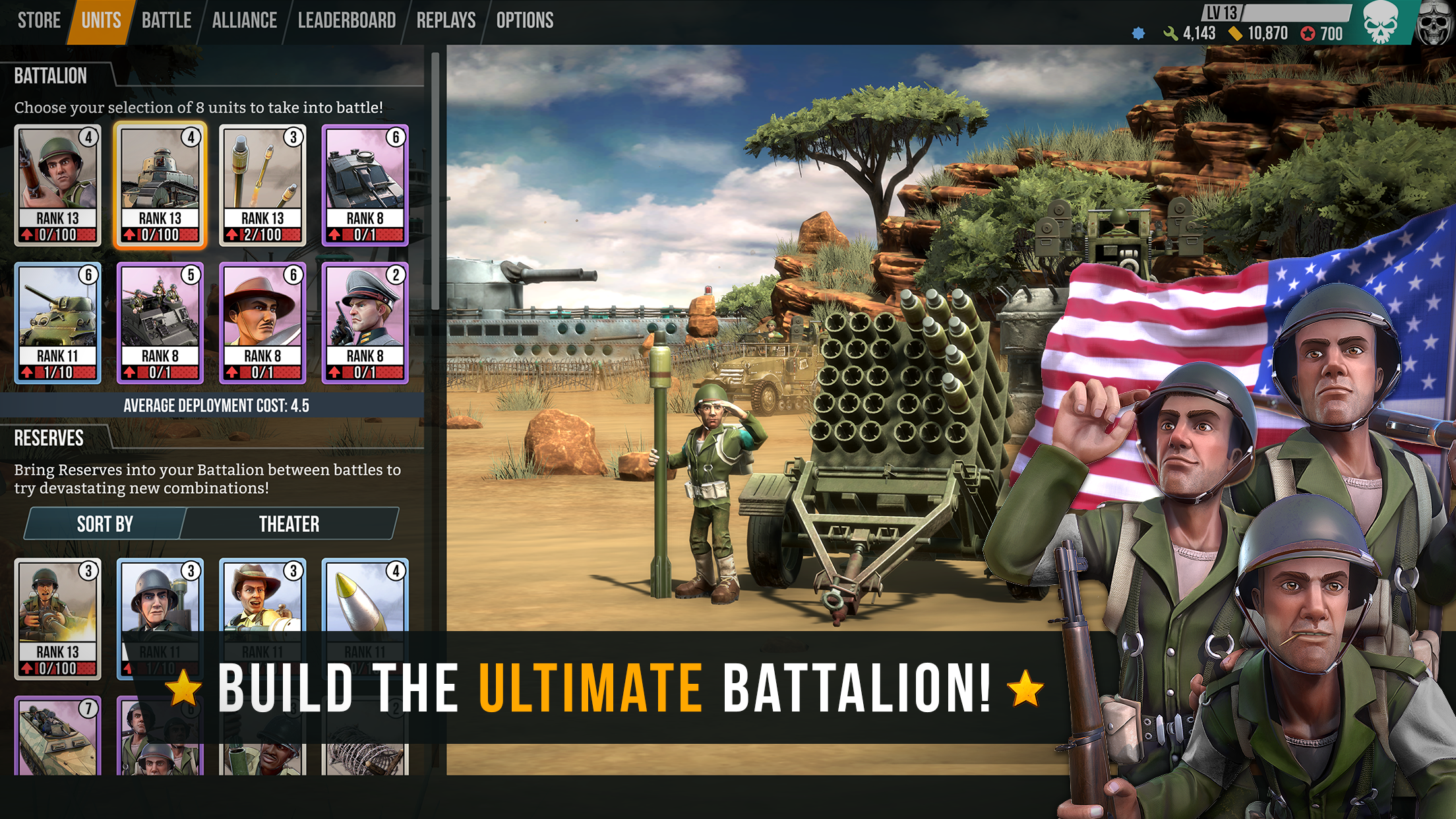Click the LV 13 level badge
1456x819 pixels.
tap(1221, 12)
